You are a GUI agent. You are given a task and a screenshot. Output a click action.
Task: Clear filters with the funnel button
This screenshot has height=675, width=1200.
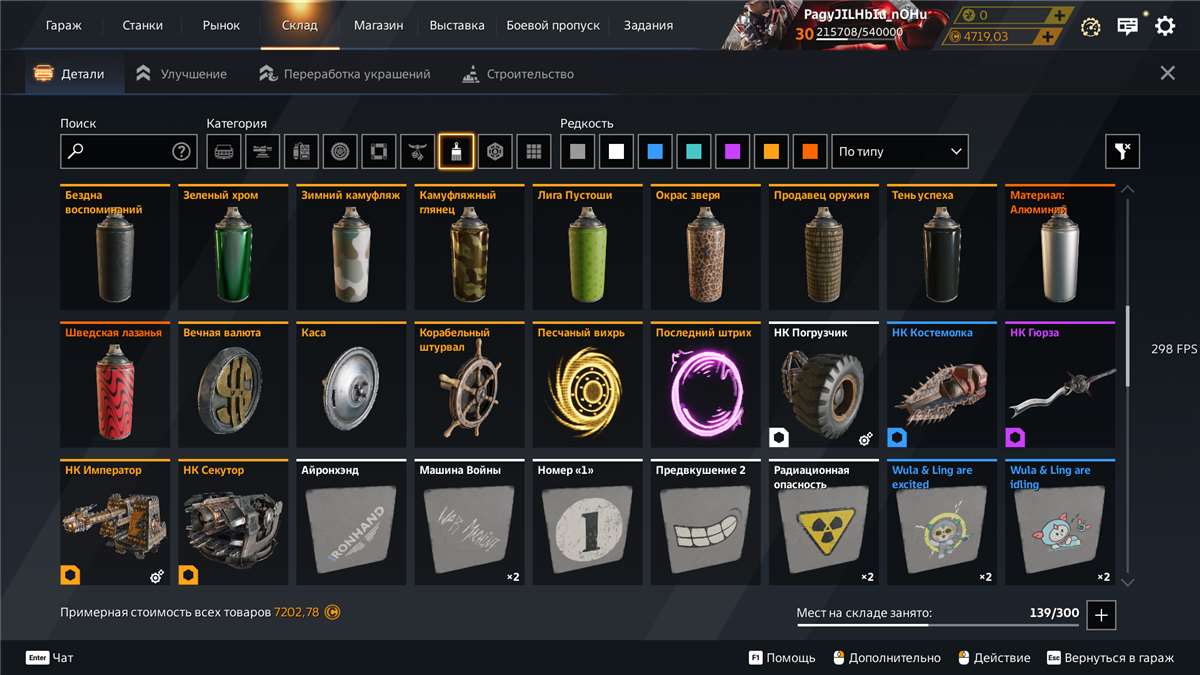coord(1122,152)
